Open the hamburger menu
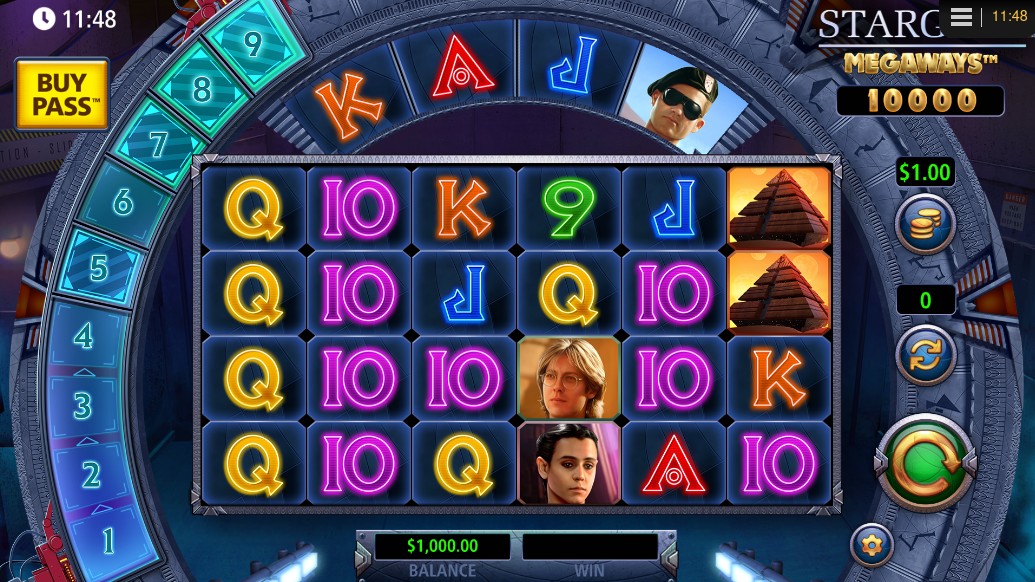Viewport: 1035px width, 582px height. pyautogui.click(x=962, y=17)
